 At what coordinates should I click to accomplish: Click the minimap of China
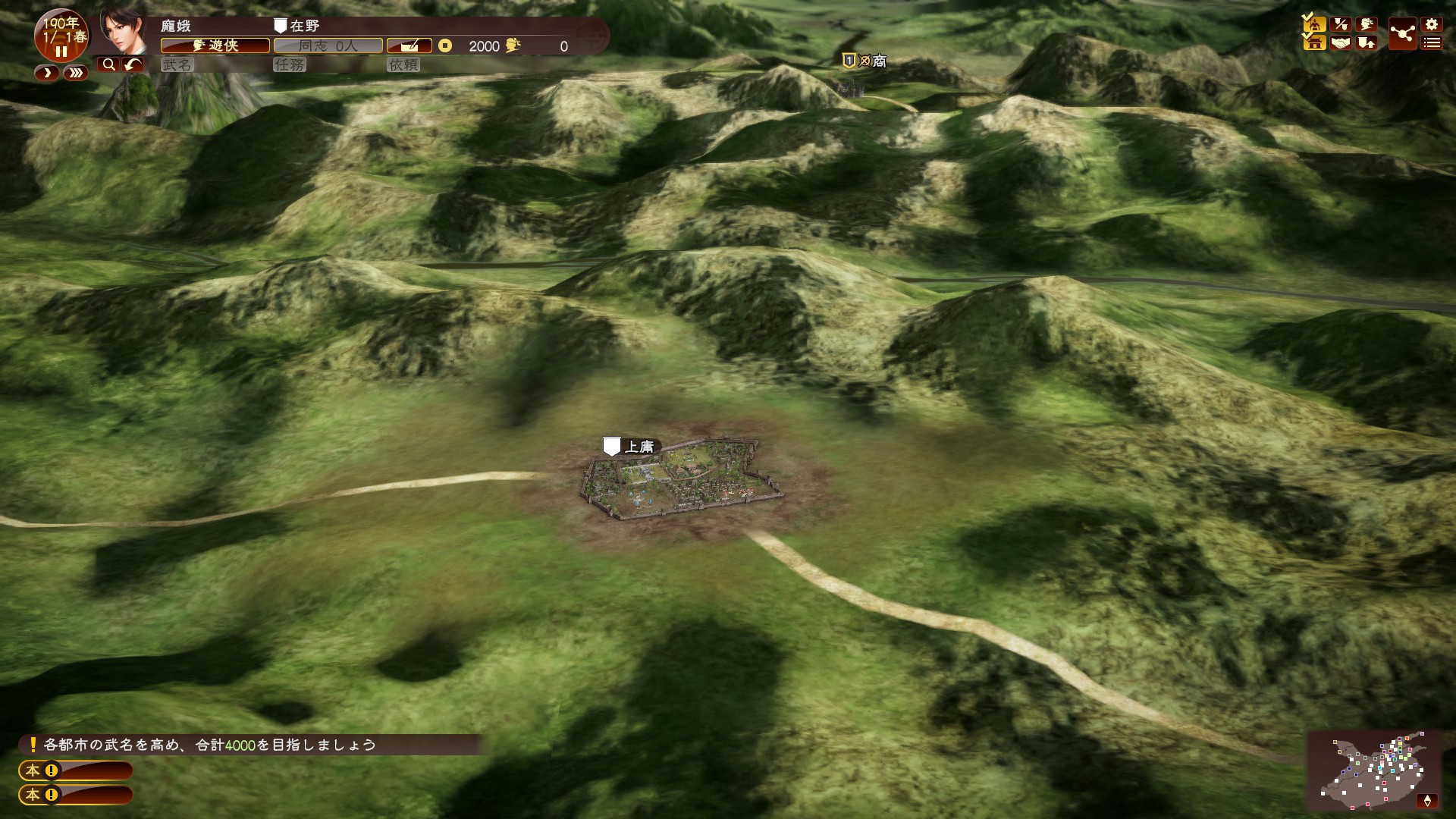pos(1373,771)
